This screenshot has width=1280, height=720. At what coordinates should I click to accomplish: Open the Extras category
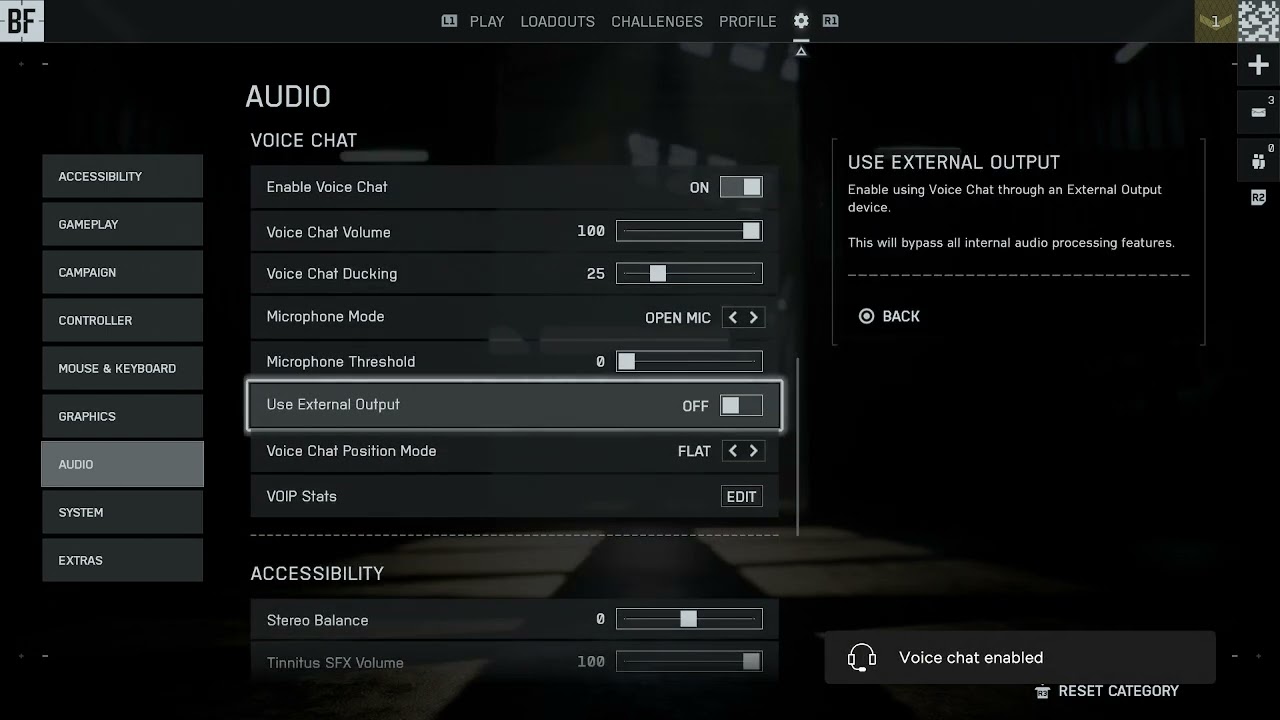tap(122, 560)
